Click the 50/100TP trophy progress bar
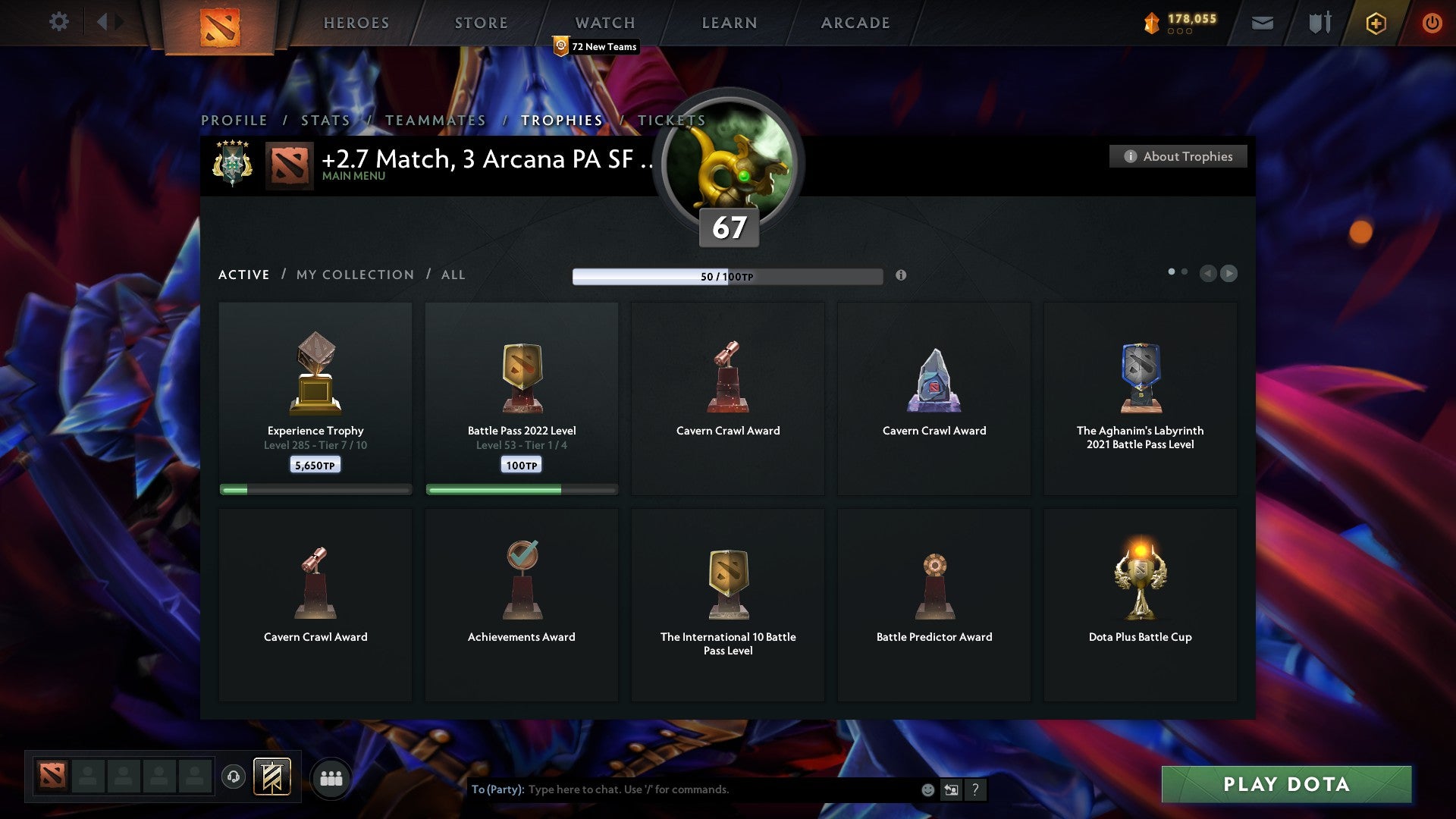The width and height of the screenshot is (1456, 819). (x=728, y=276)
